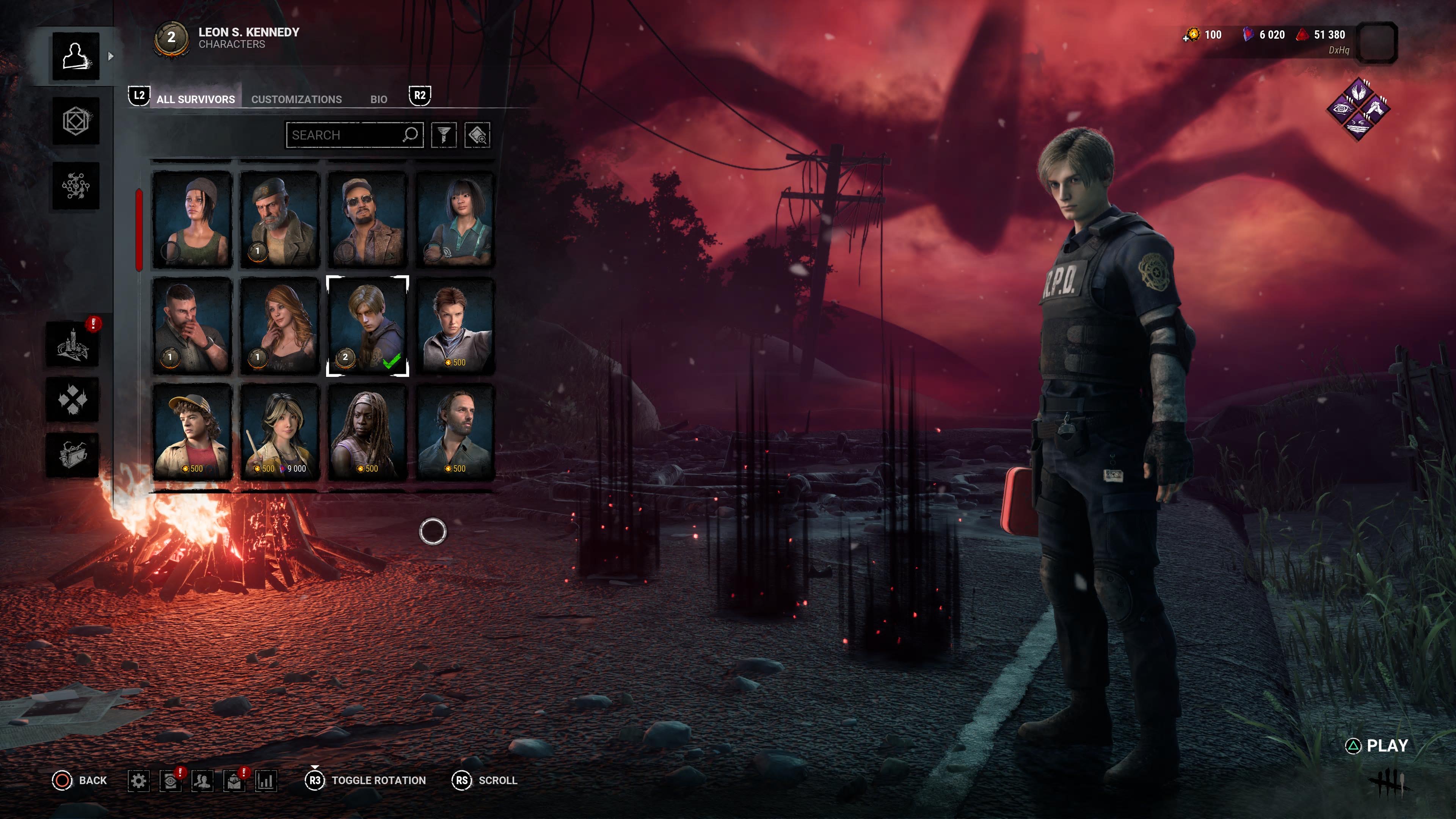Select Bill with the beret and cigarette

coord(280,219)
